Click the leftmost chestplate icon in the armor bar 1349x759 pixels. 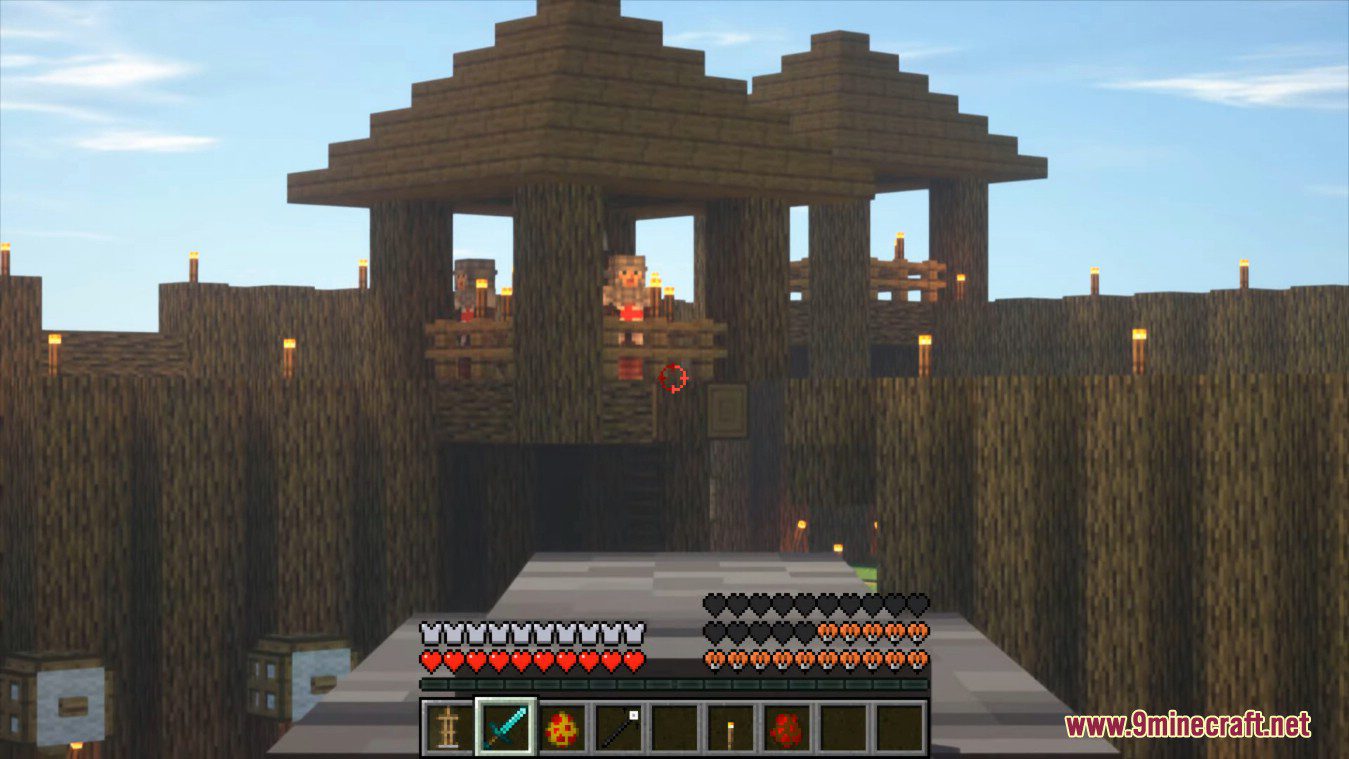(430, 632)
